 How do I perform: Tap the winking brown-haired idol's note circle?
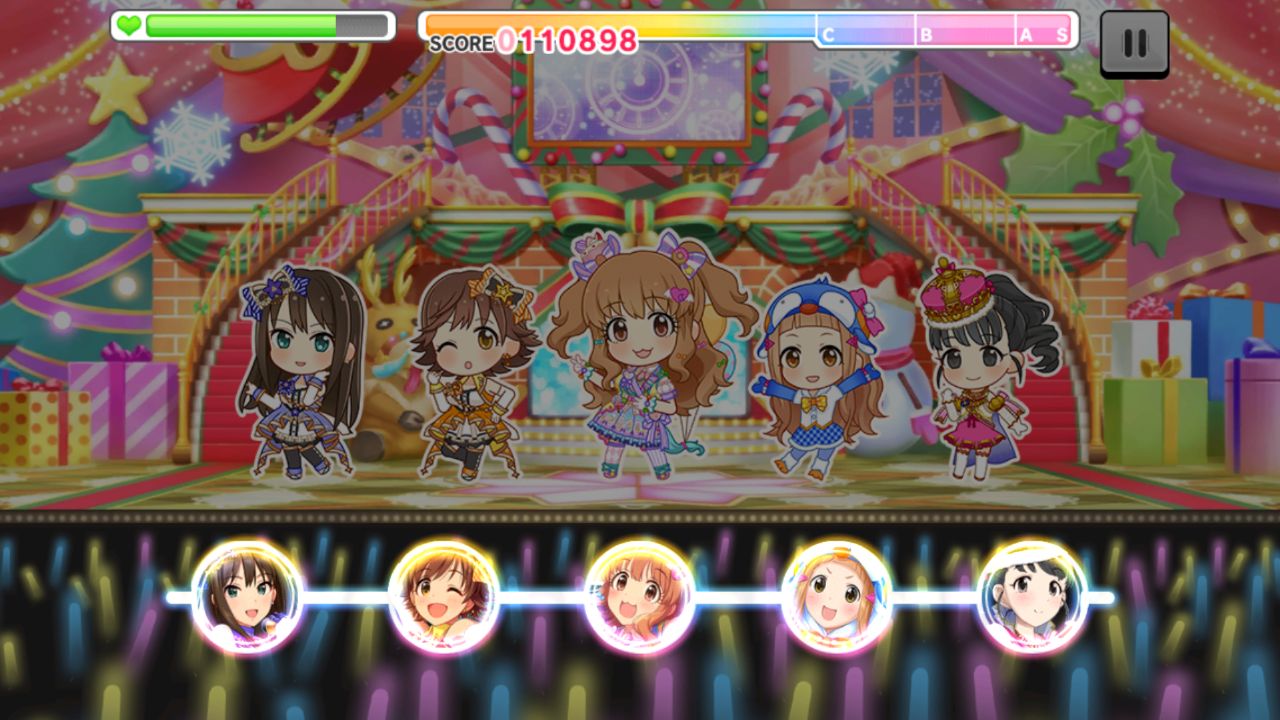443,597
